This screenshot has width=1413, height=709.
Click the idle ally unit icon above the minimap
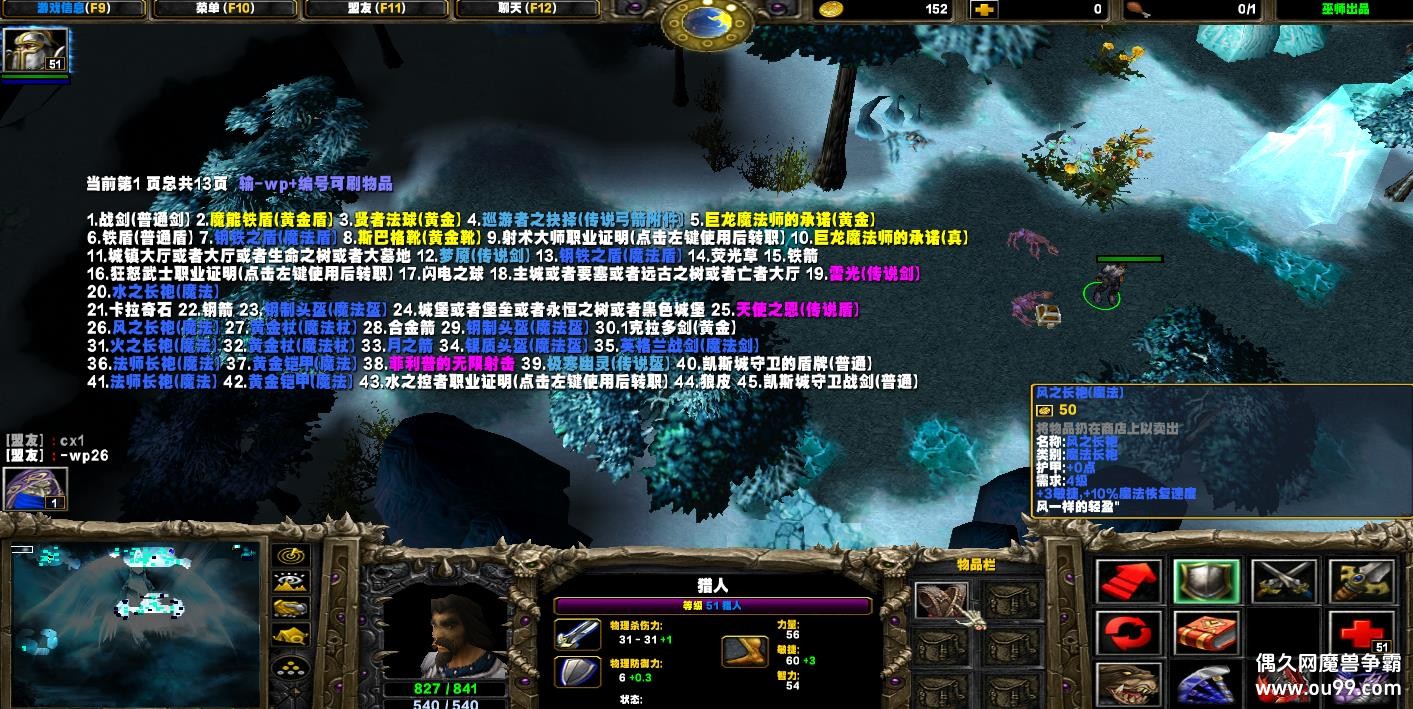click(35, 489)
